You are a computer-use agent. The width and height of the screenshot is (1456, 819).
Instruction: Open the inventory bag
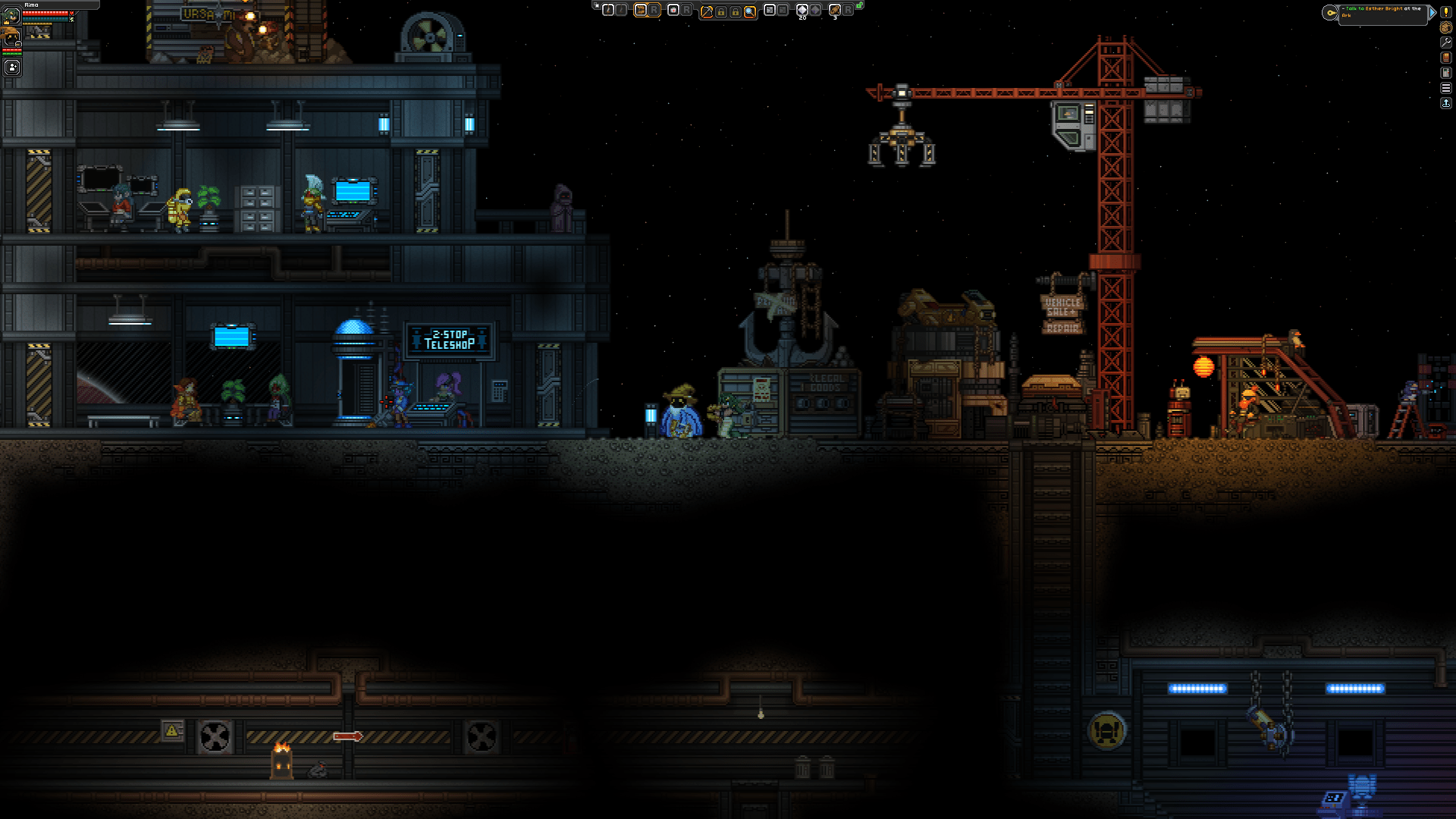pos(1446,27)
